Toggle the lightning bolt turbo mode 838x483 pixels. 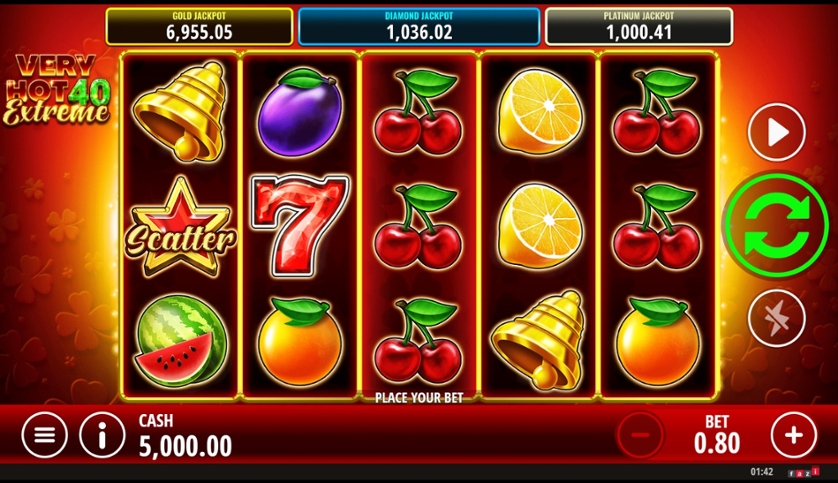[776, 318]
